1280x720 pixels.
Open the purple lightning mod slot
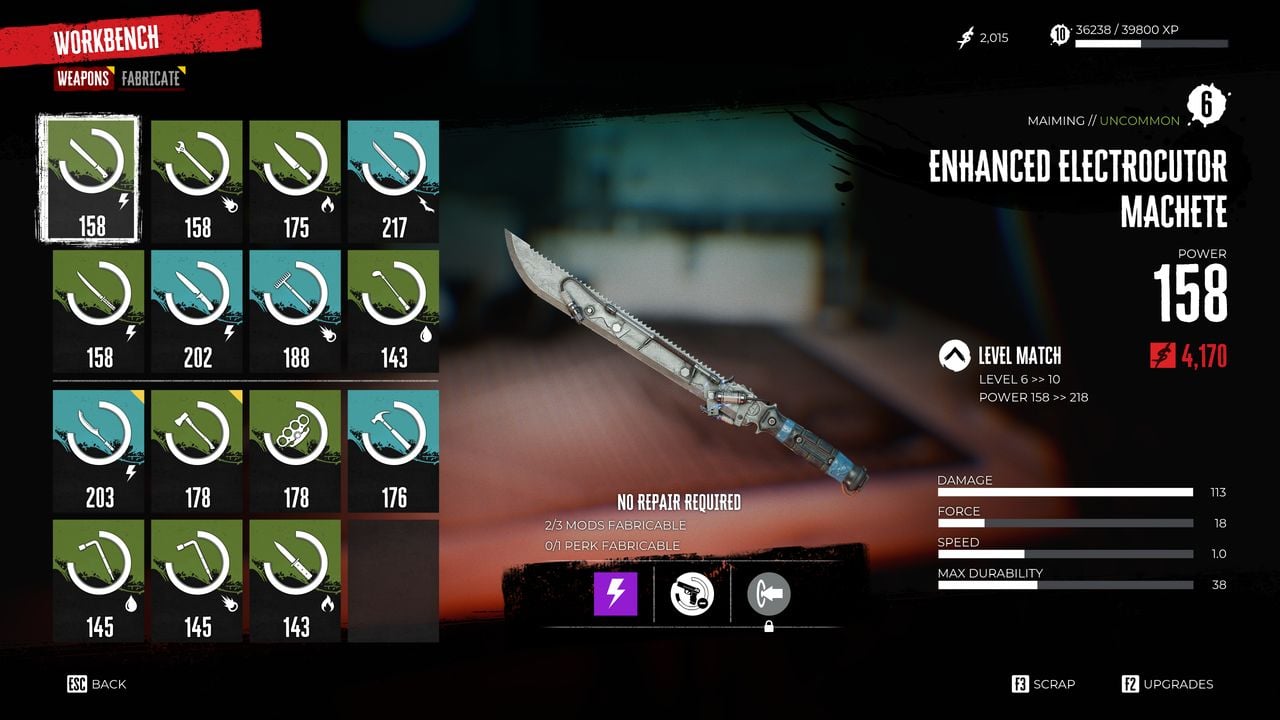click(616, 594)
